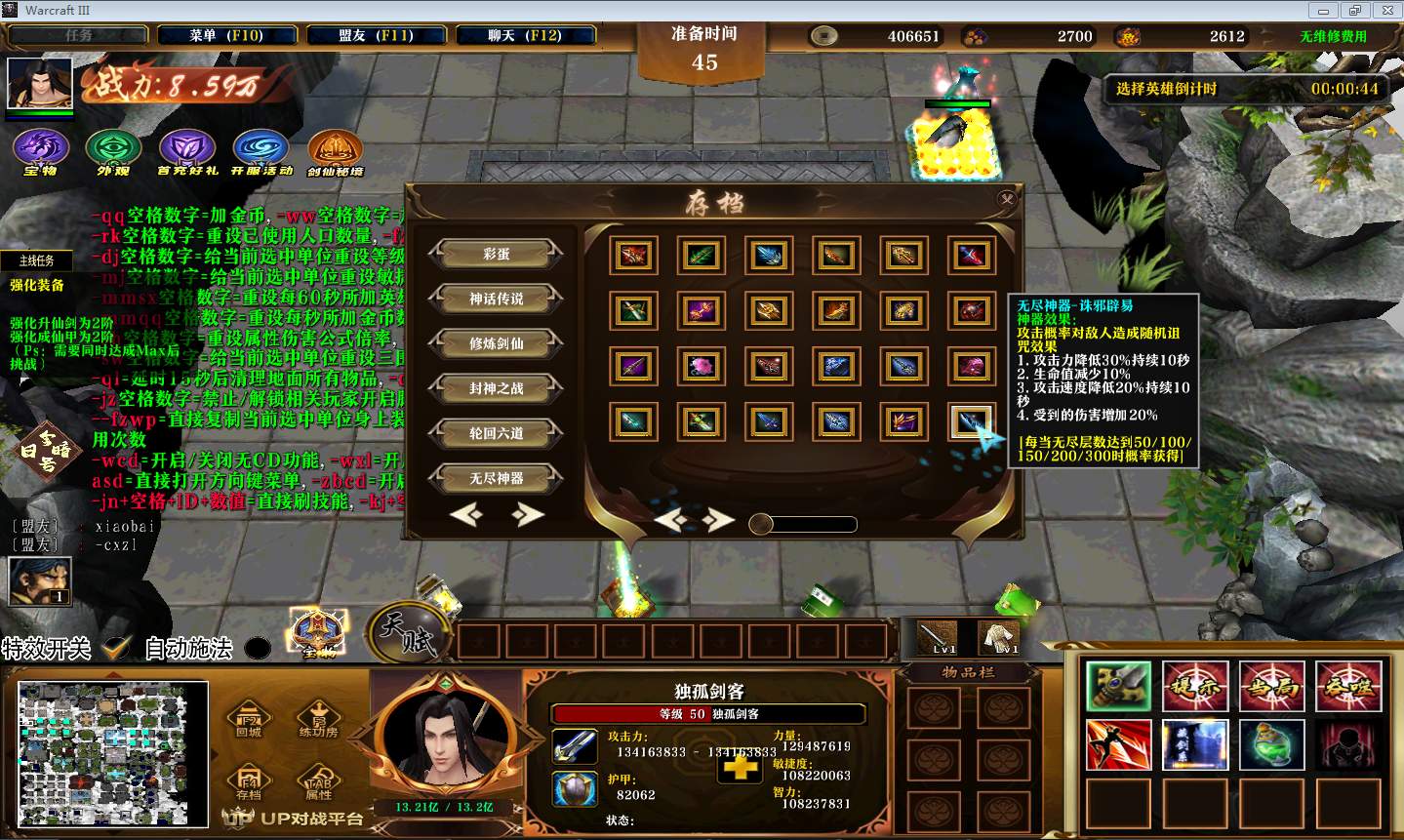Open the 盟友 (F11) allies menu
The image size is (1404, 840).
coord(376,35)
